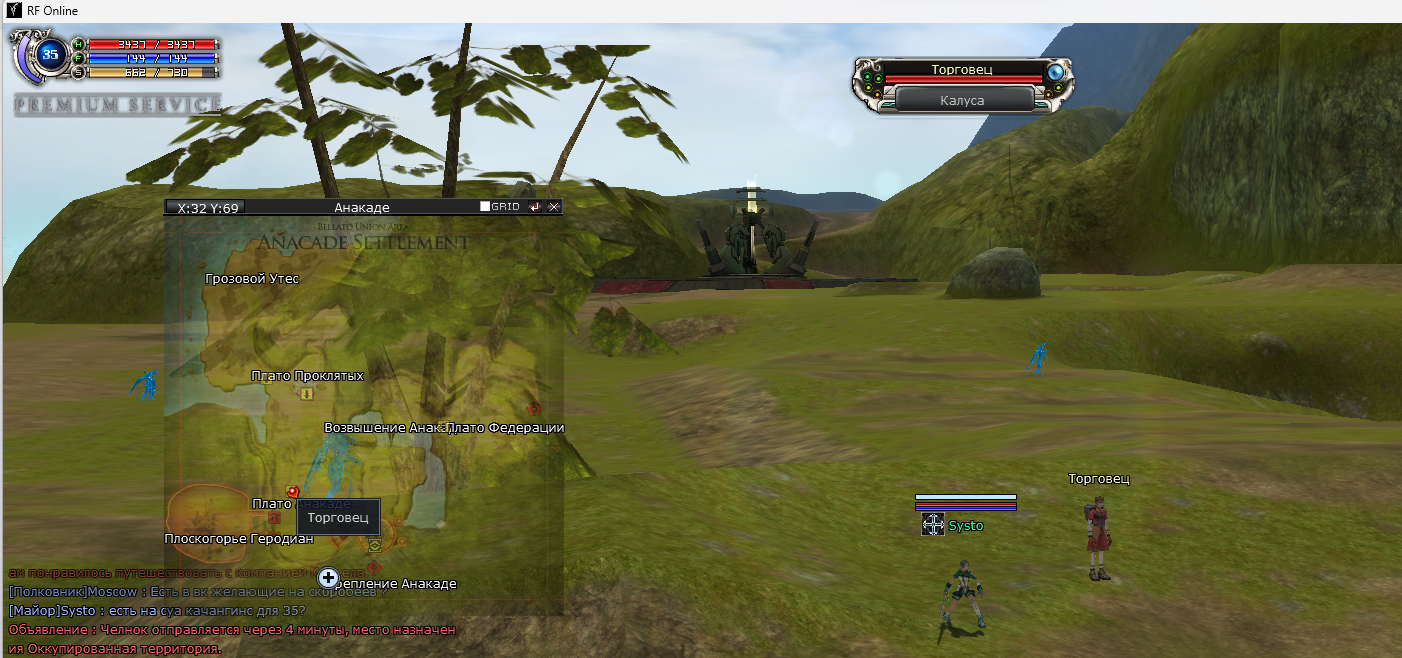Click the red marker near Плато Федерации
Image resolution: width=1402 pixels, height=658 pixels.
click(534, 408)
